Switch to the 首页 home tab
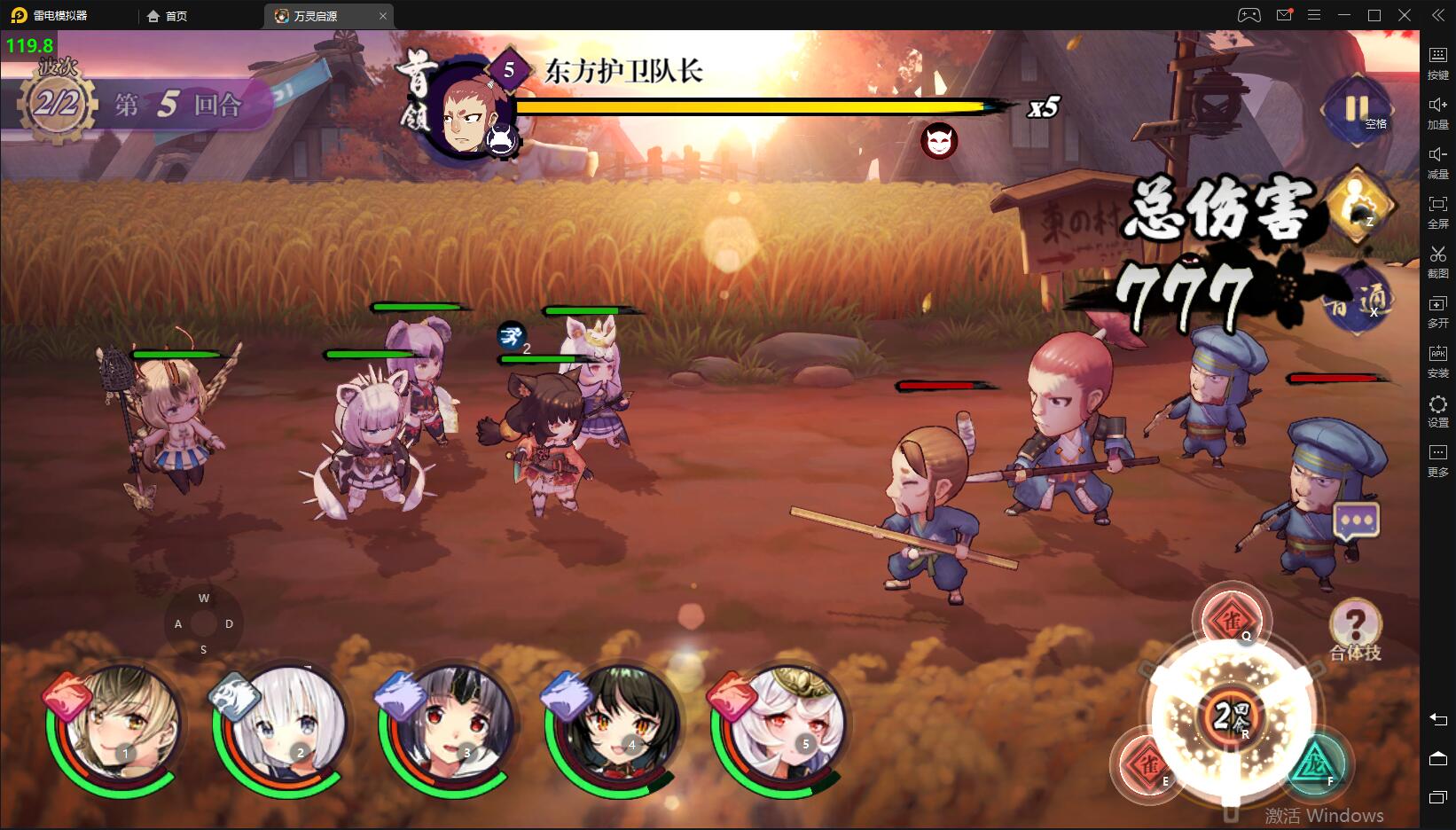 (168, 16)
